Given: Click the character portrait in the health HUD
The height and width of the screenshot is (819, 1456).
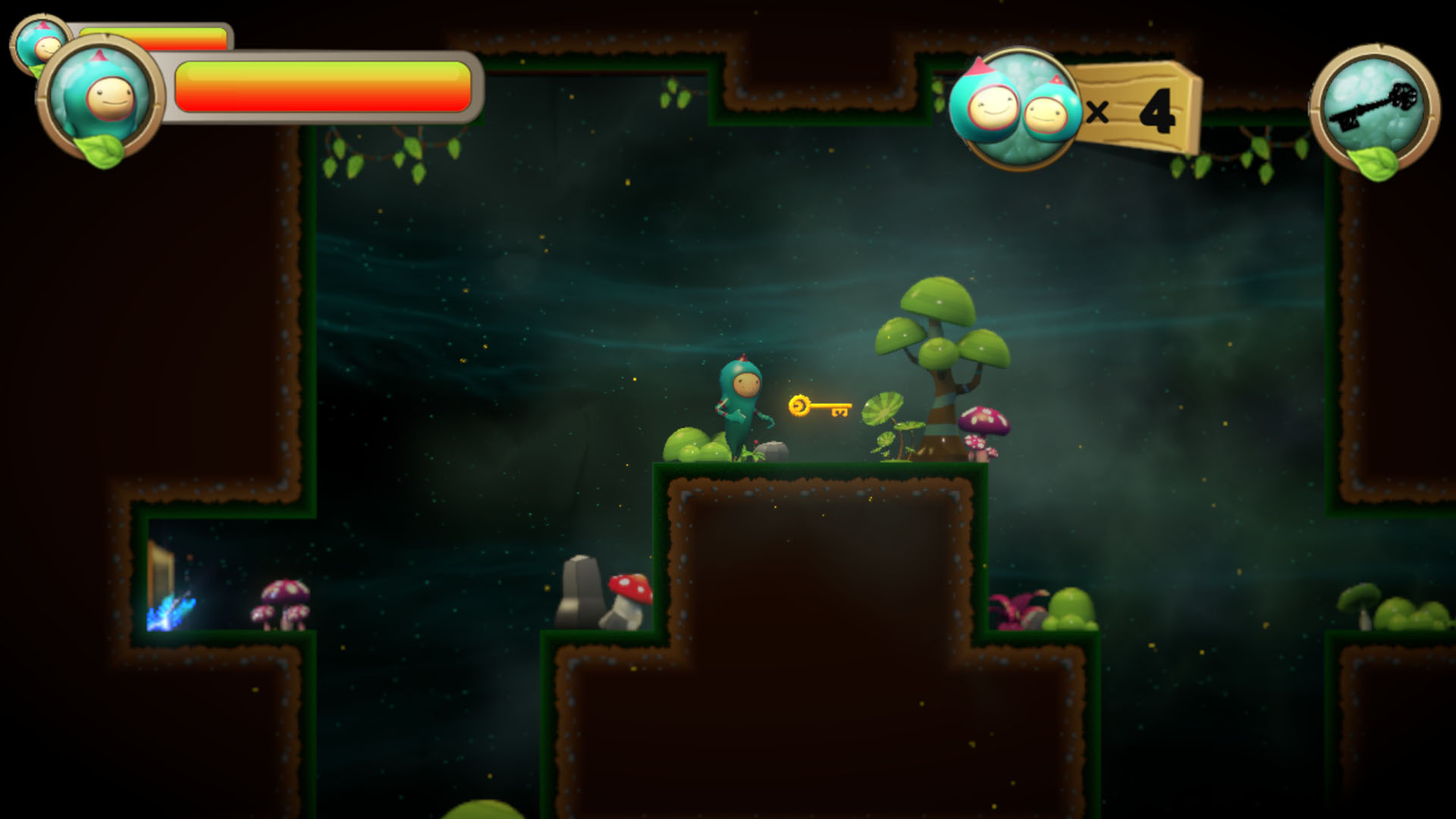Looking at the screenshot, I should tap(99, 95).
